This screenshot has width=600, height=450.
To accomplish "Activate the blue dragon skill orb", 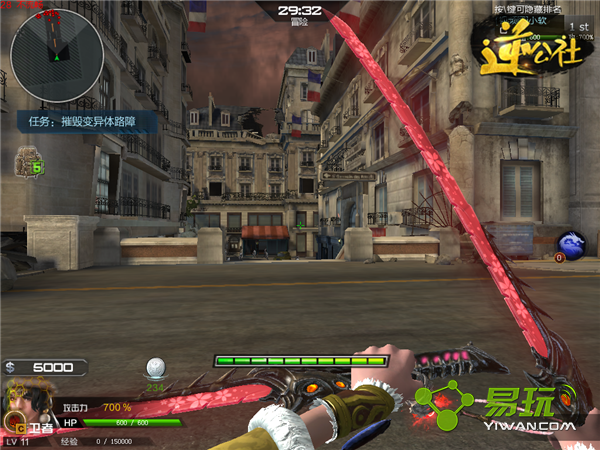I will 572,244.
